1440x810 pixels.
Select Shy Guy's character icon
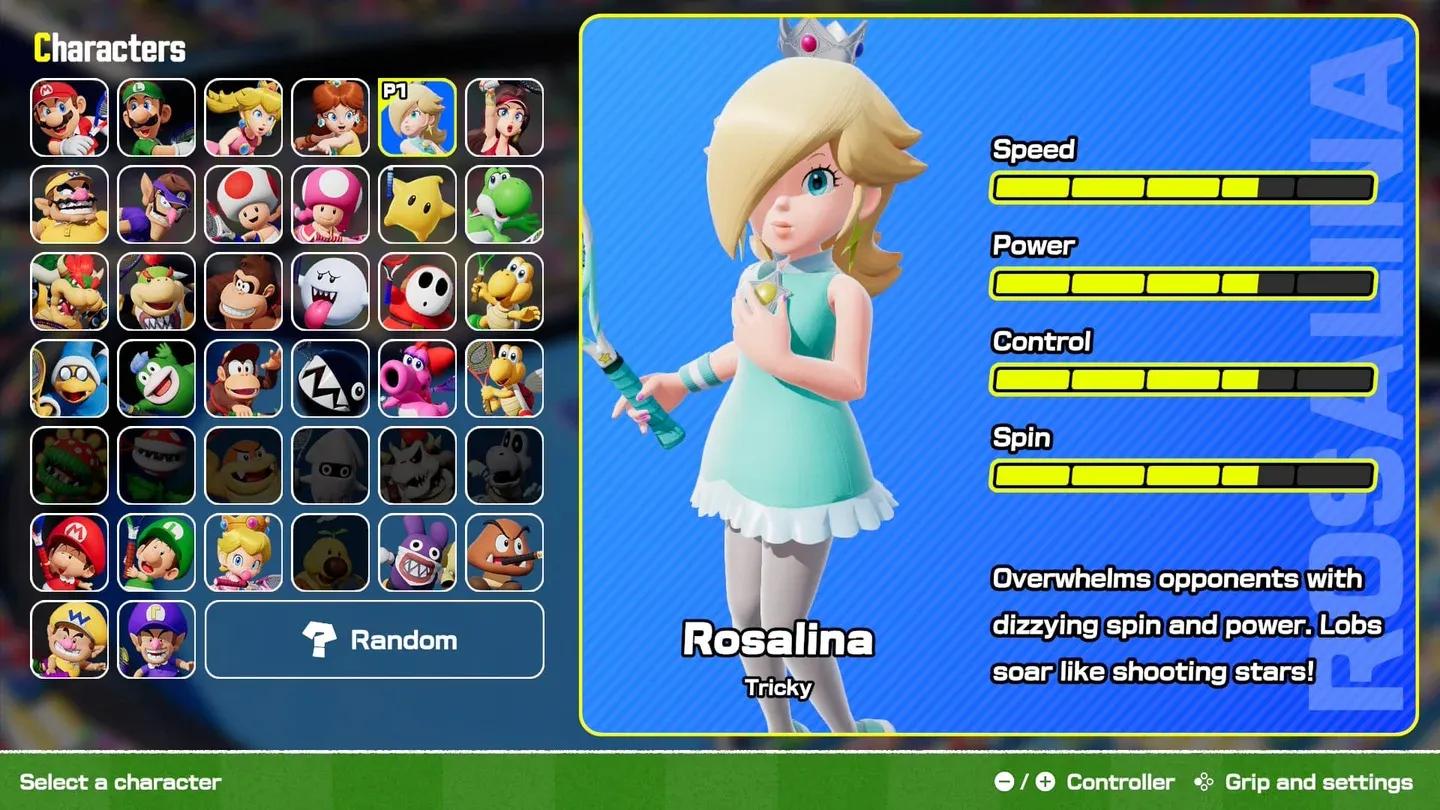click(418, 292)
